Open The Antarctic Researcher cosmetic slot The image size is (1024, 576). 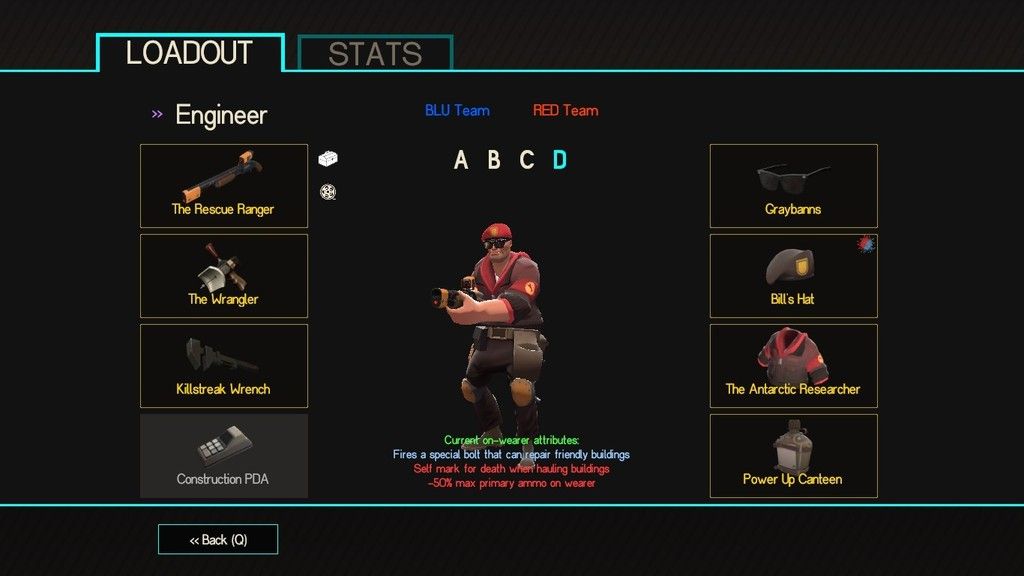pos(793,366)
